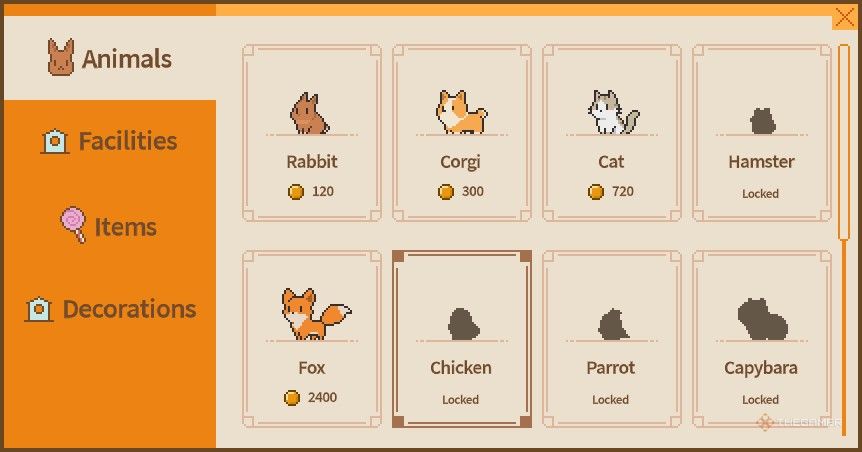
Task: Choose the locked Capybara card
Action: click(x=761, y=338)
